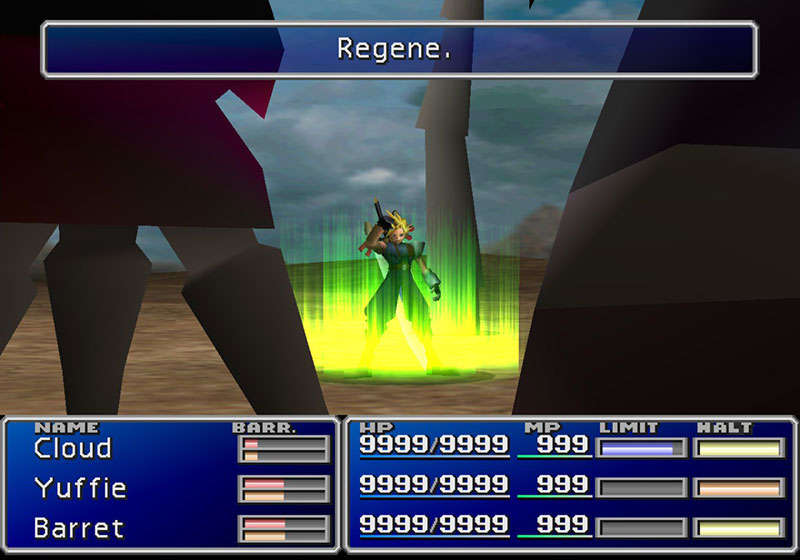Image resolution: width=800 pixels, height=560 pixels.
Task: Select Cloud in the party list
Action: (72, 448)
